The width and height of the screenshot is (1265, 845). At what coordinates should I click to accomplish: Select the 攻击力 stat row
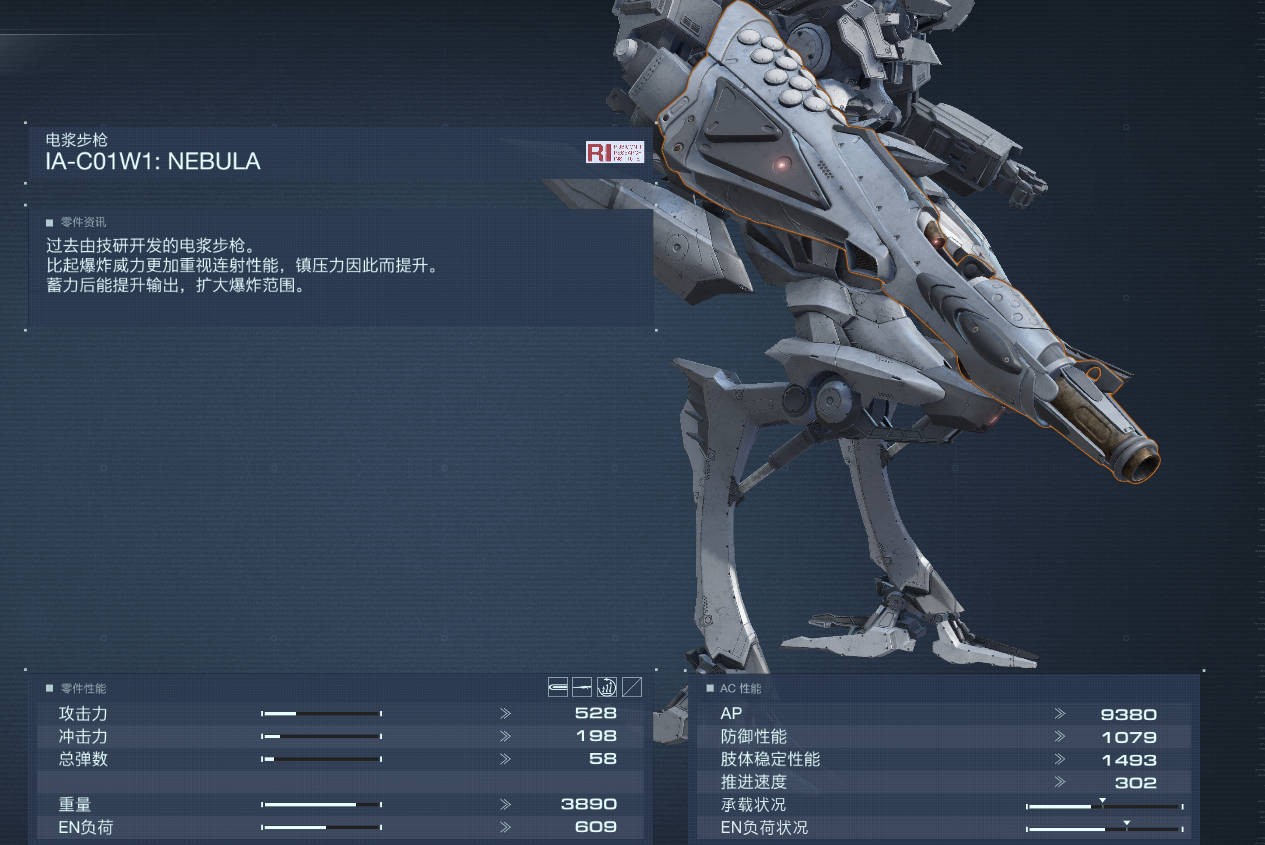click(340, 713)
